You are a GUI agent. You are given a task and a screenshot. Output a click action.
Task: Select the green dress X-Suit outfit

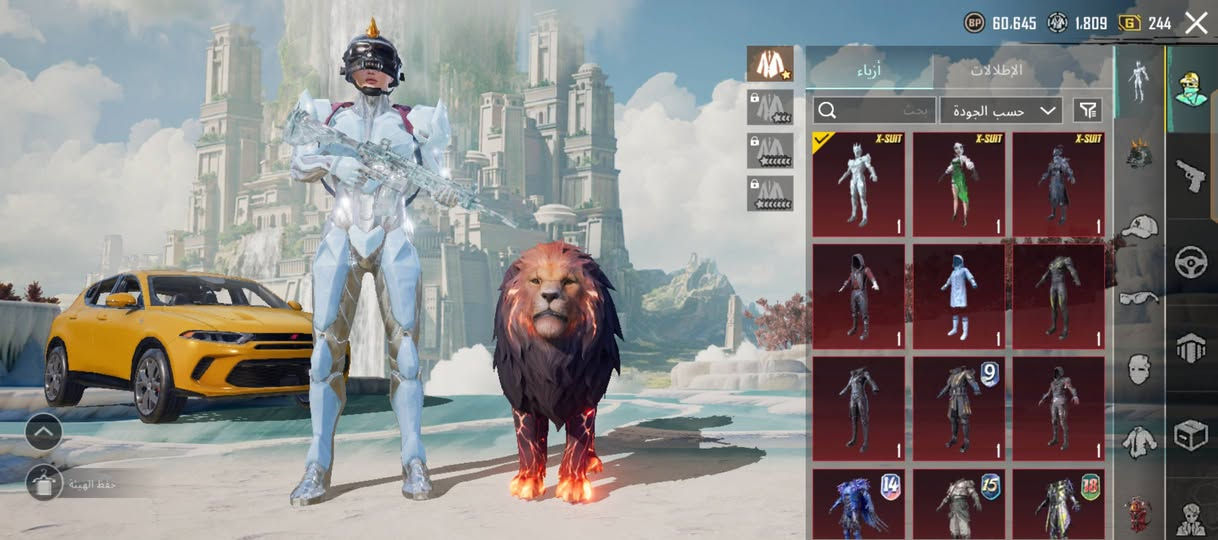pyautogui.click(x=959, y=185)
